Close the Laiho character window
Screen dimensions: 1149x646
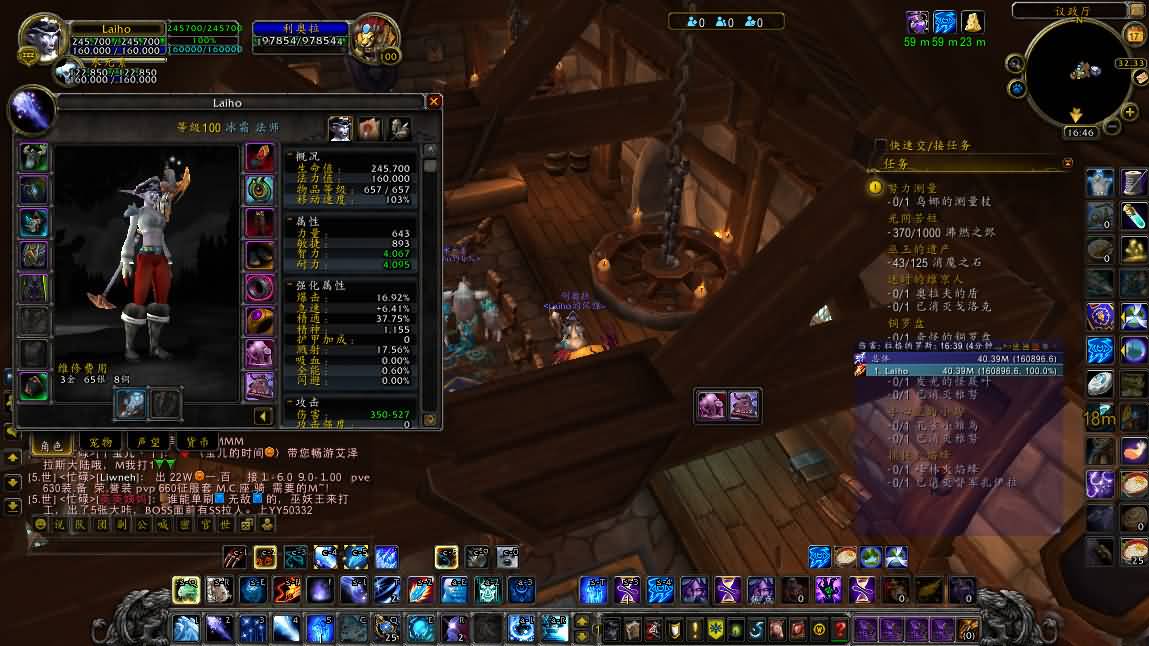pyautogui.click(x=434, y=102)
